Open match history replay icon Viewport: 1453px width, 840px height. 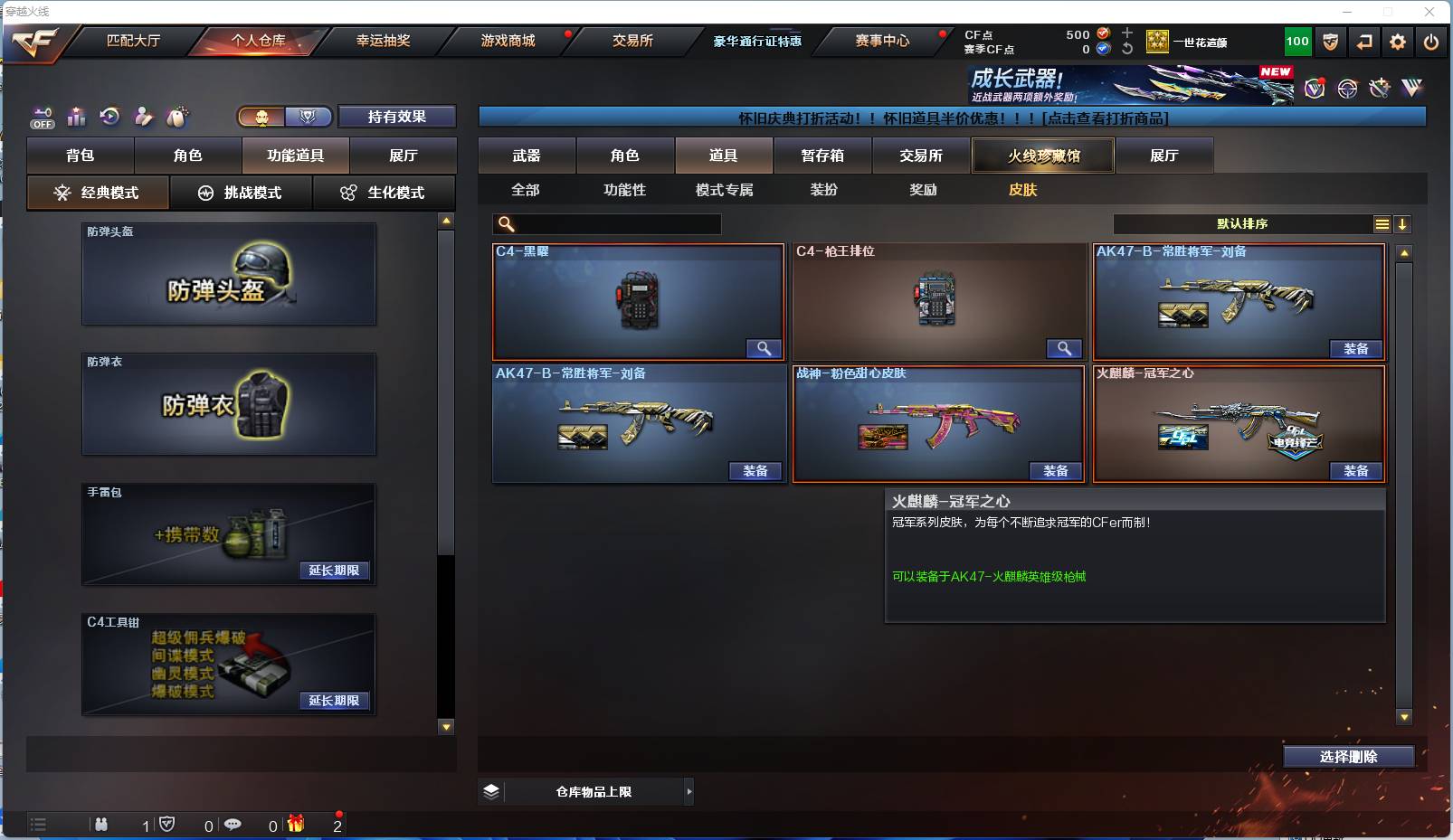[109, 117]
